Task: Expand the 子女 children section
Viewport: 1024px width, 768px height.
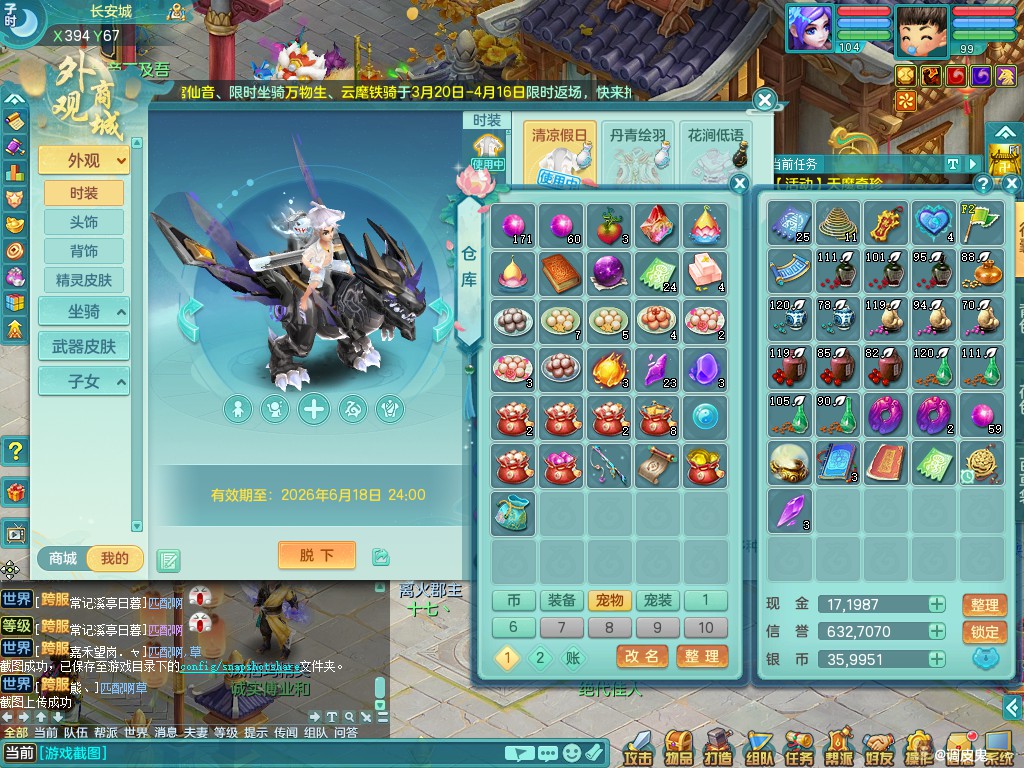Action: pos(84,380)
